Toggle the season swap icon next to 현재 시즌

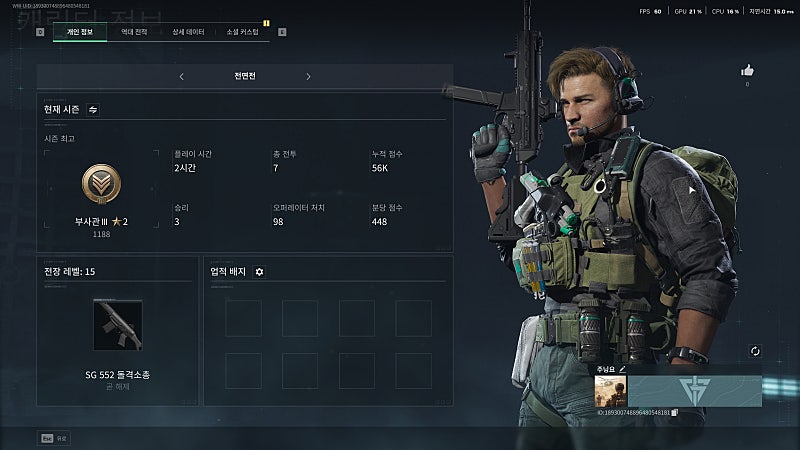(93, 109)
